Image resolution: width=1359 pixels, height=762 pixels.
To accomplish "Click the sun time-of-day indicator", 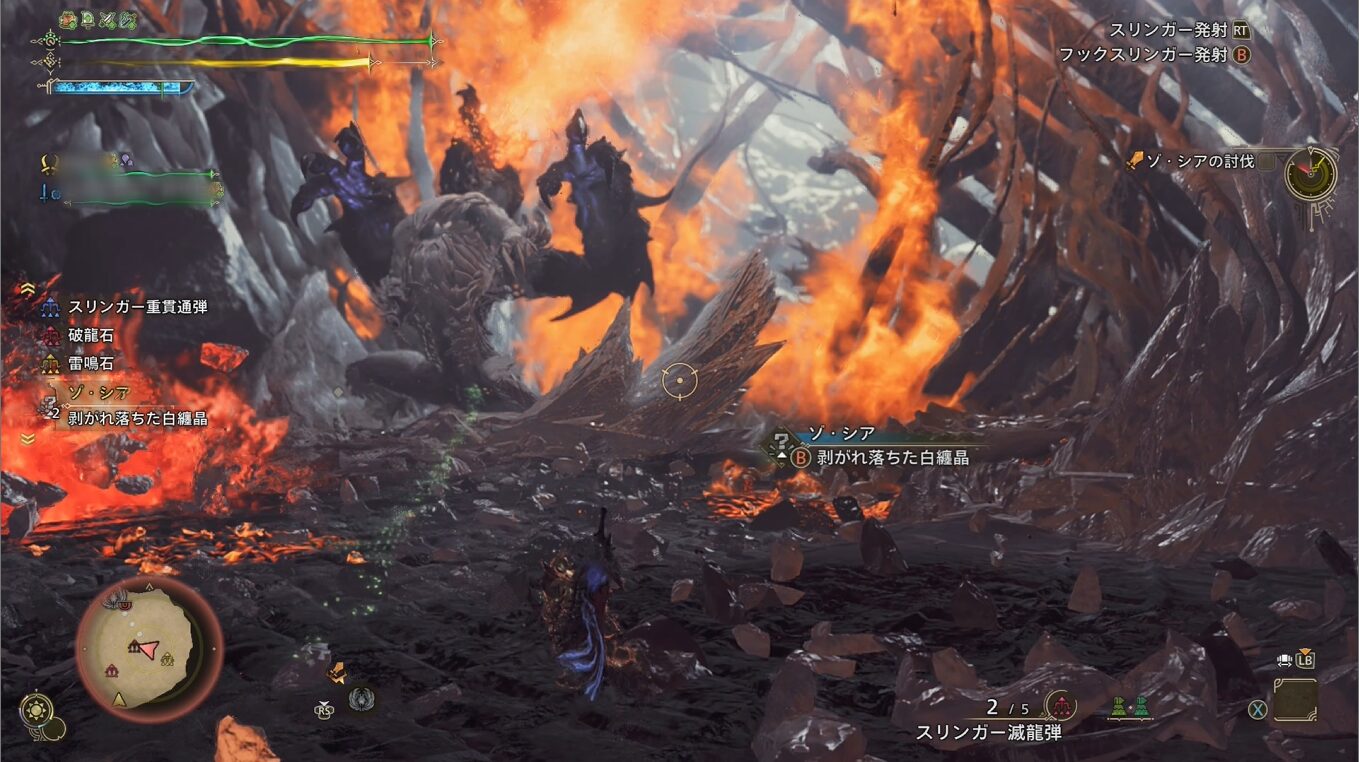I will coord(37,710).
